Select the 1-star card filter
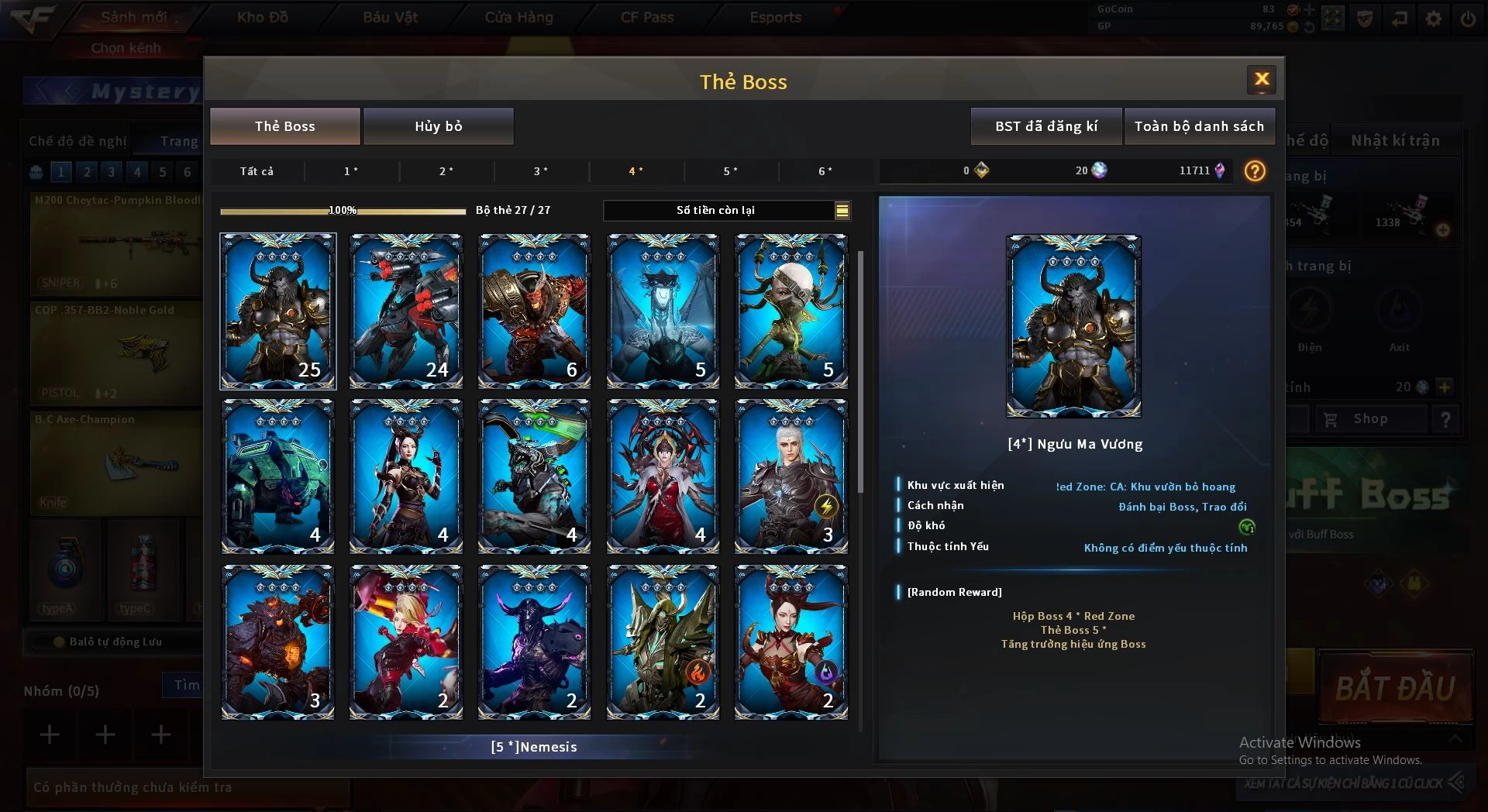The height and width of the screenshot is (812, 1488). [x=351, y=171]
